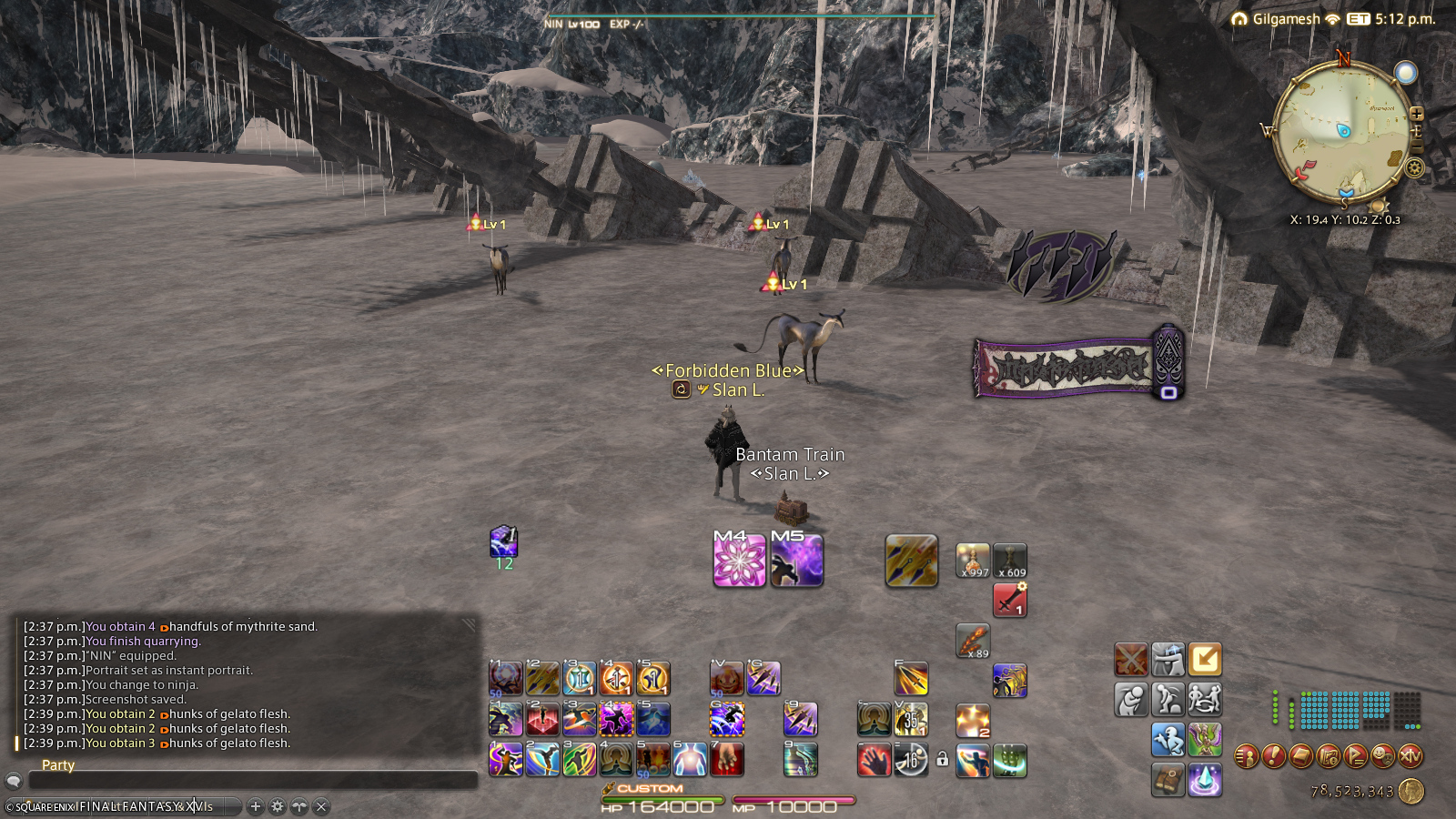Open the minimap
The height and width of the screenshot is (819, 1456).
point(1341,133)
